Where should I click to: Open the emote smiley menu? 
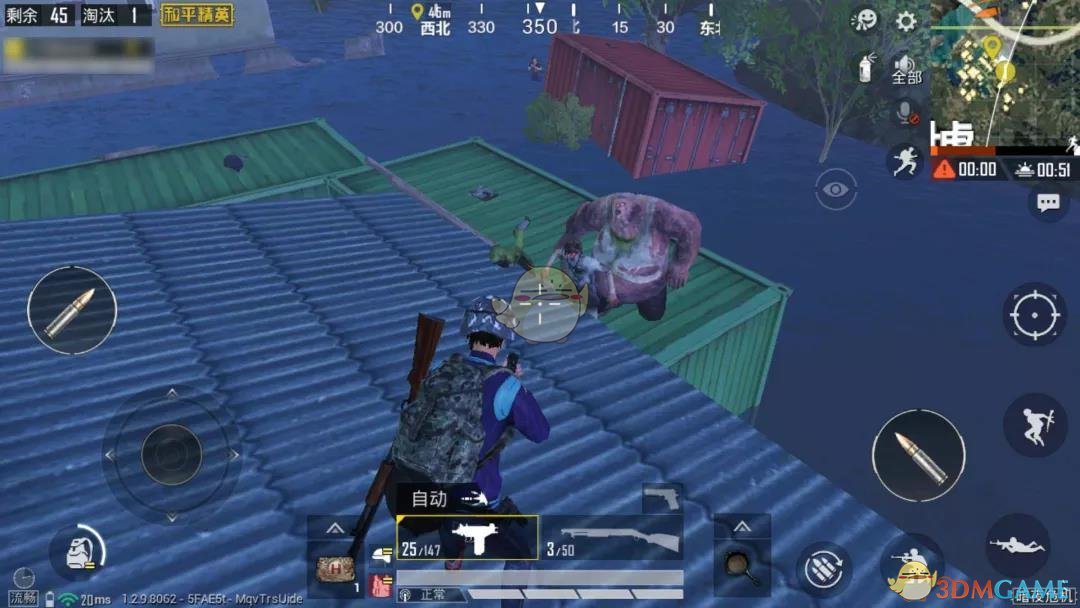point(865,21)
